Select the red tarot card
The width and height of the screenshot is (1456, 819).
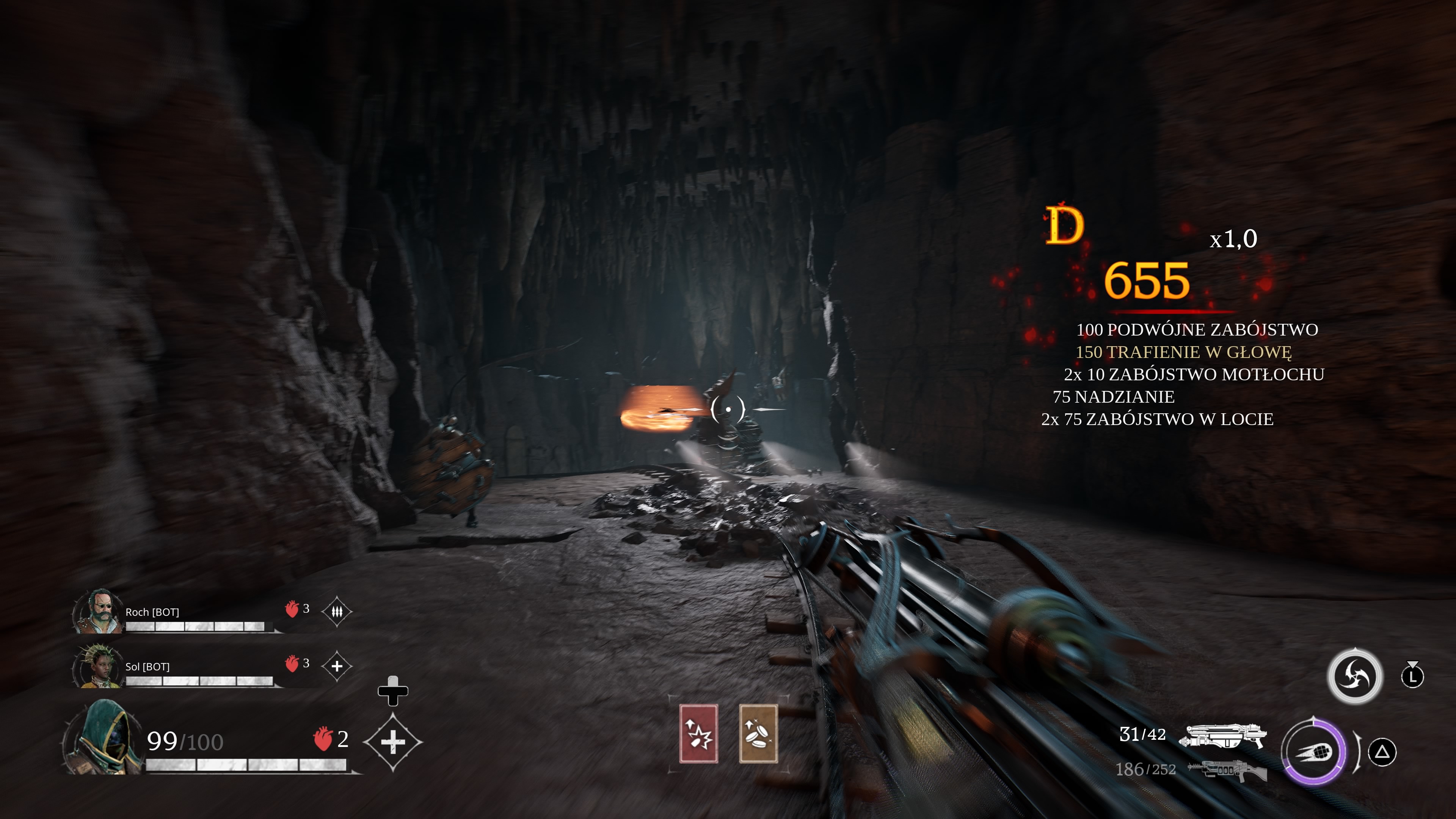tap(698, 734)
